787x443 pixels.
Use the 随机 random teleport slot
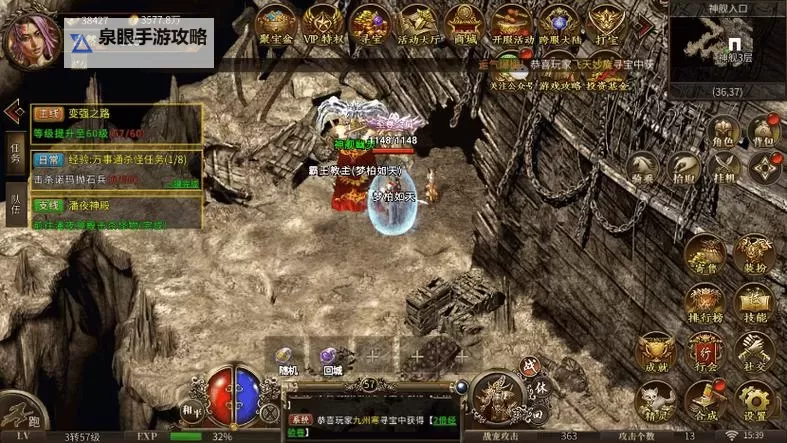[x=287, y=357]
